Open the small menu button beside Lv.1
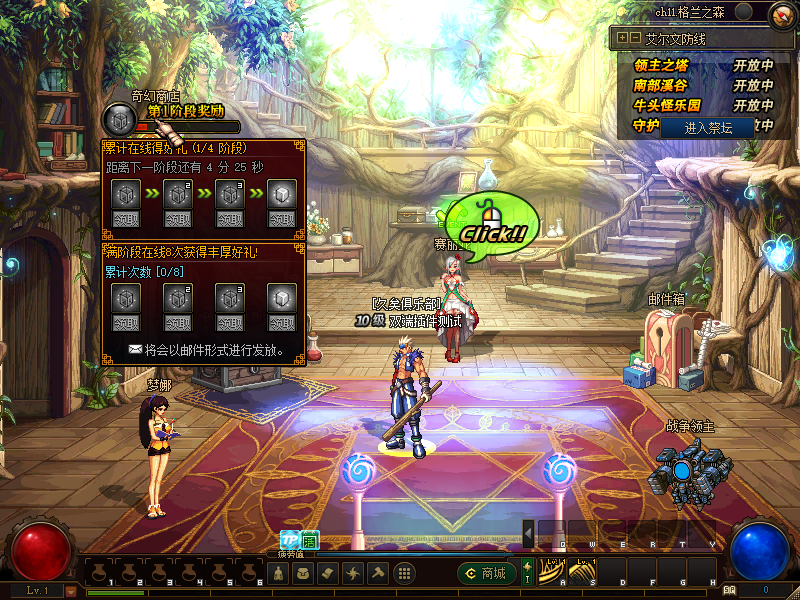This screenshot has height=600, width=800. click(72, 591)
